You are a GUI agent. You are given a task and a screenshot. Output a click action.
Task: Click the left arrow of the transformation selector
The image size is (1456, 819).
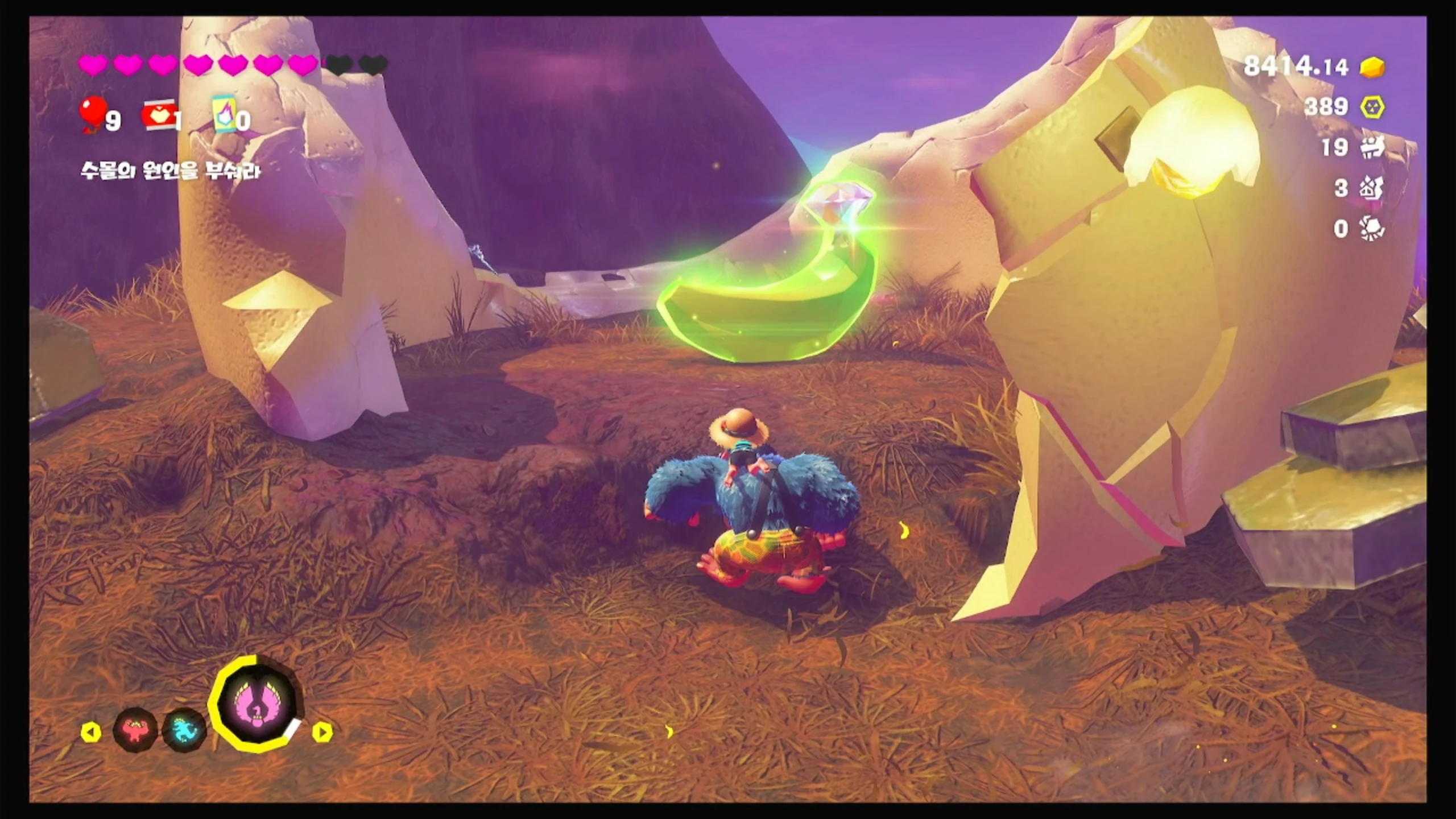point(91,733)
